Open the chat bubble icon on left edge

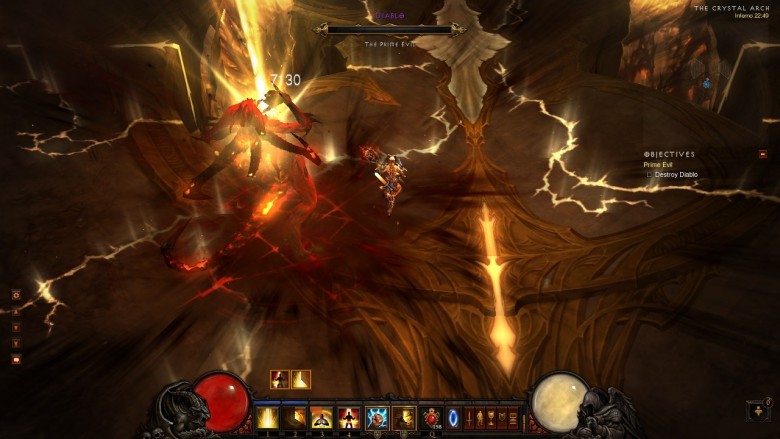coord(16,359)
